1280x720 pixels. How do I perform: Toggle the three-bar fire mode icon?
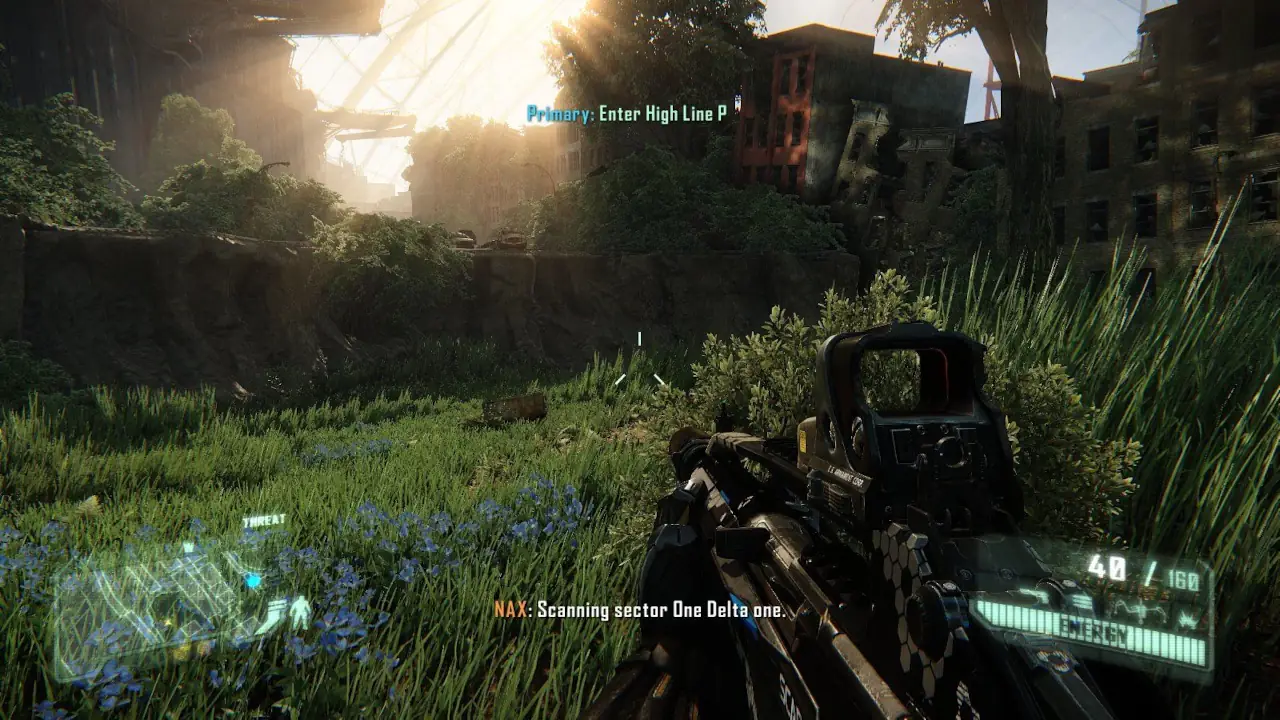(x=1082, y=601)
